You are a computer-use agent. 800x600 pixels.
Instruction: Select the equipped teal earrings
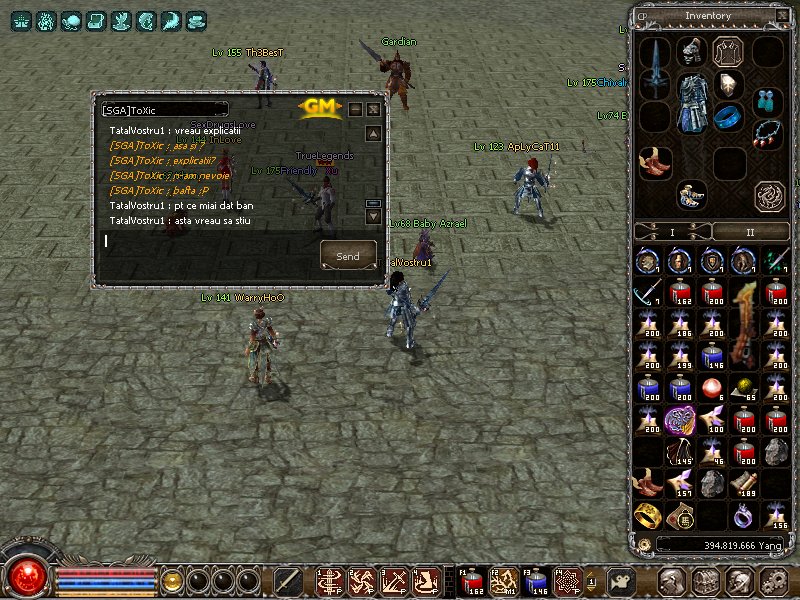click(x=766, y=99)
